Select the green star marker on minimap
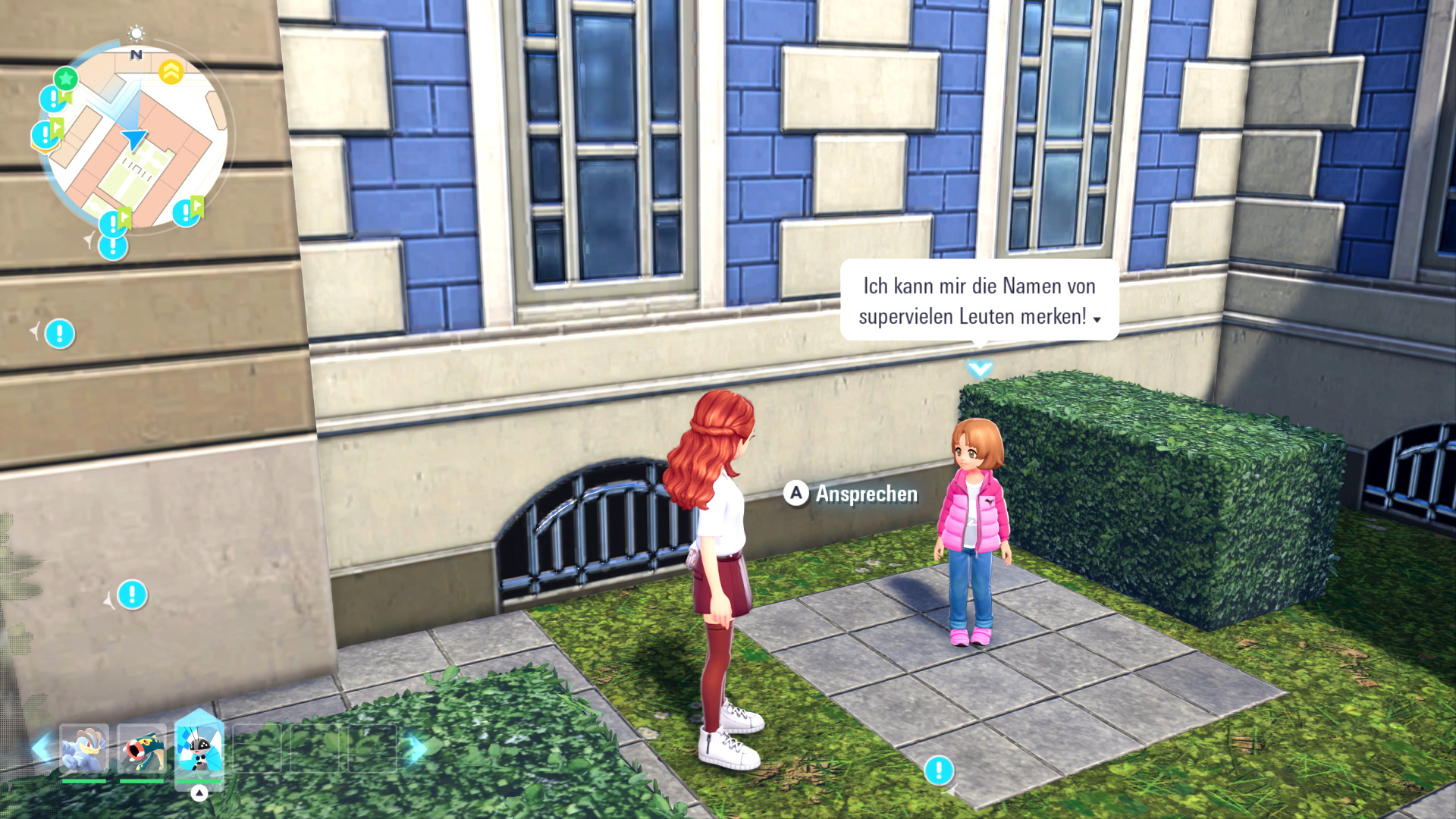This screenshot has height=819, width=1456. point(66,78)
